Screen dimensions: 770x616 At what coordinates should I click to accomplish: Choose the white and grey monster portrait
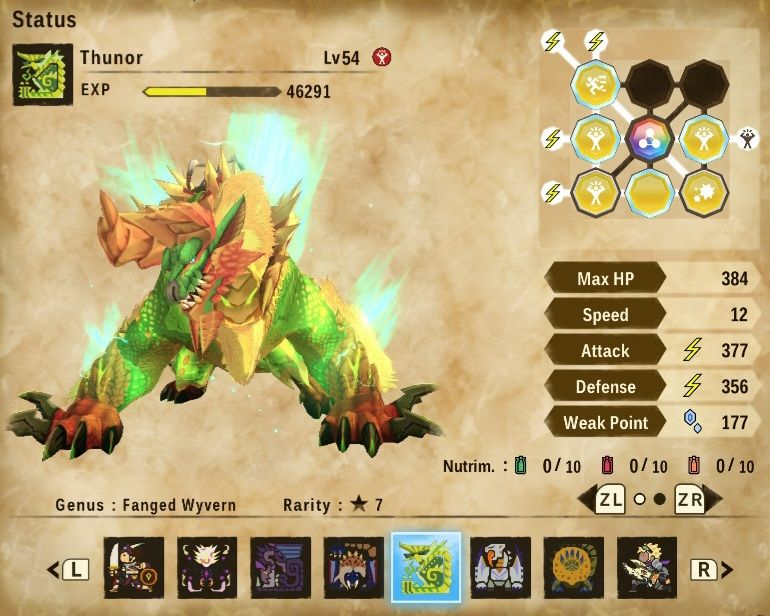(500, 568)
